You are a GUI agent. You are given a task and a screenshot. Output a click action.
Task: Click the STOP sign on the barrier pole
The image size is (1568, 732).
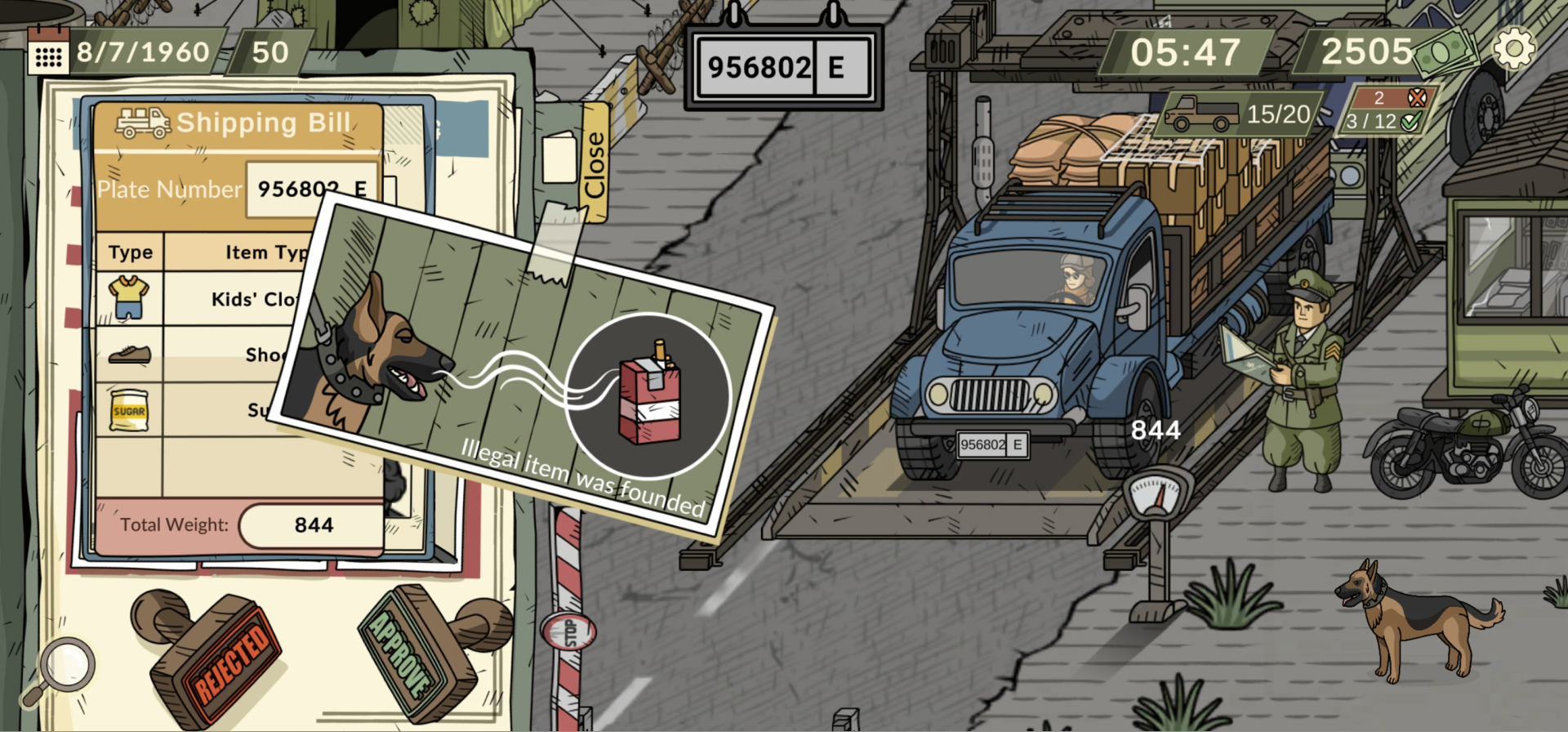(570, 629)
